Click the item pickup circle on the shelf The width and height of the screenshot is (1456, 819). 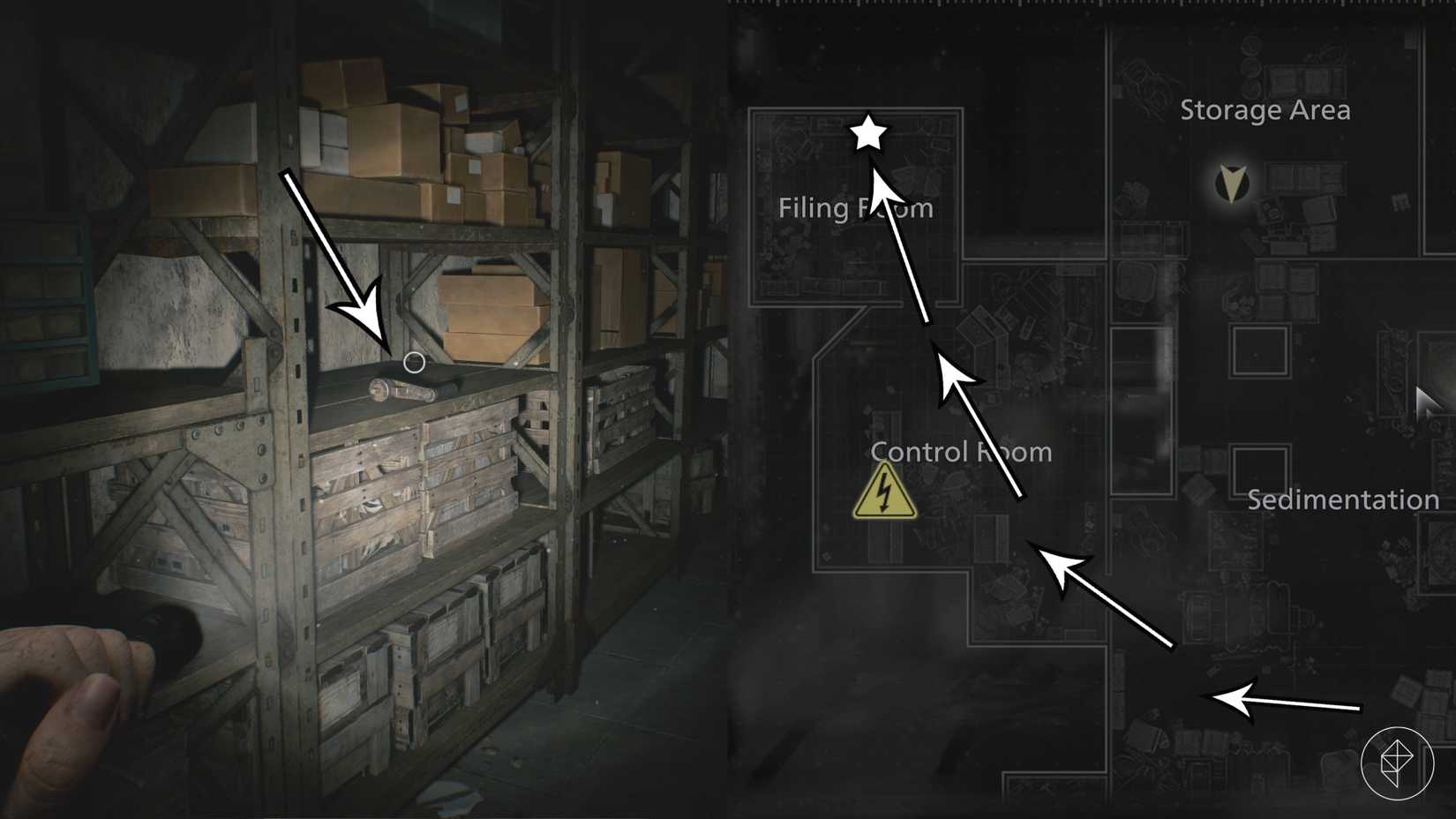click(415, 361)
